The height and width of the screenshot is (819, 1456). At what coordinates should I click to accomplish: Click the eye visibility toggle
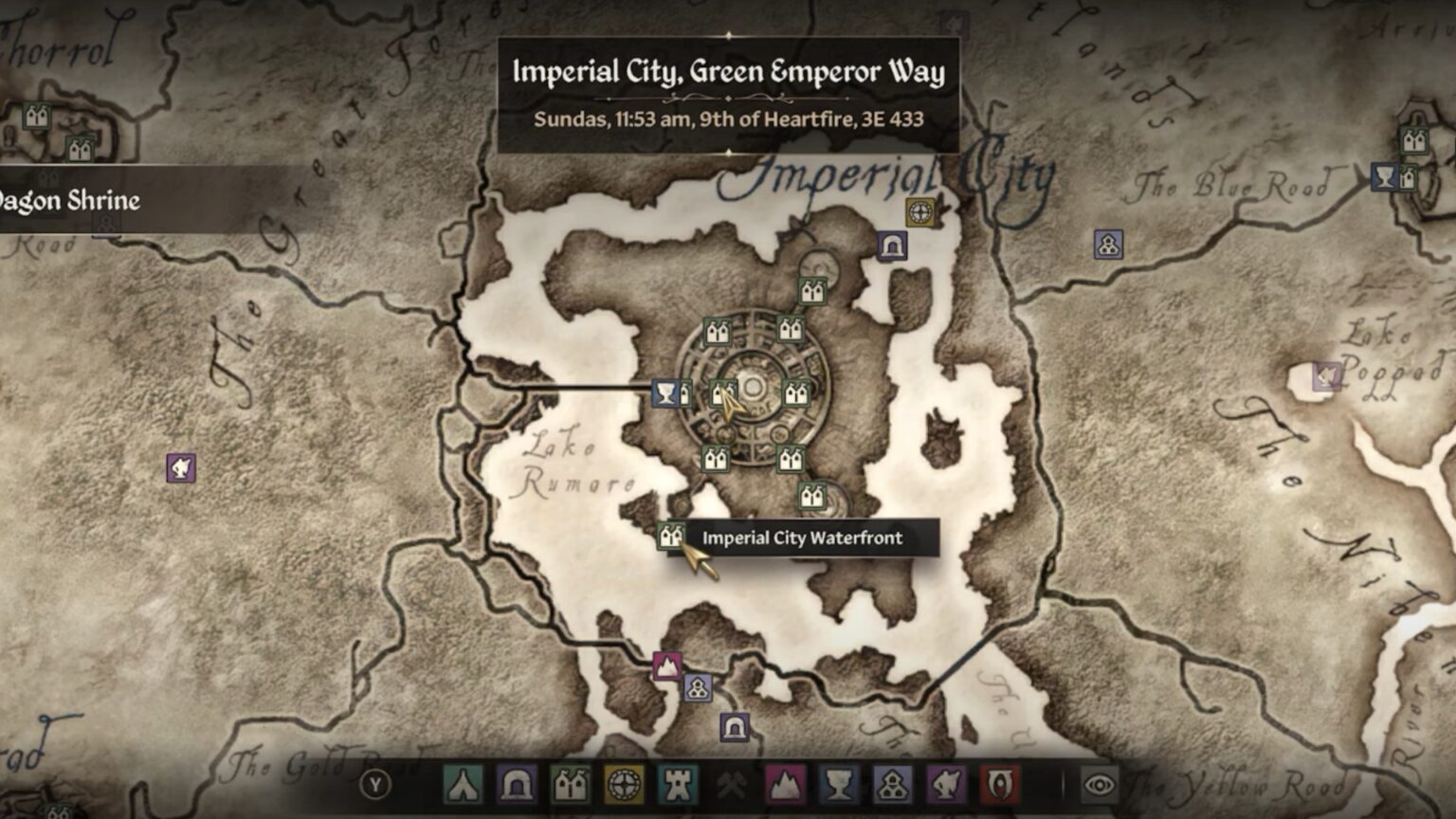pos(1099,784)
